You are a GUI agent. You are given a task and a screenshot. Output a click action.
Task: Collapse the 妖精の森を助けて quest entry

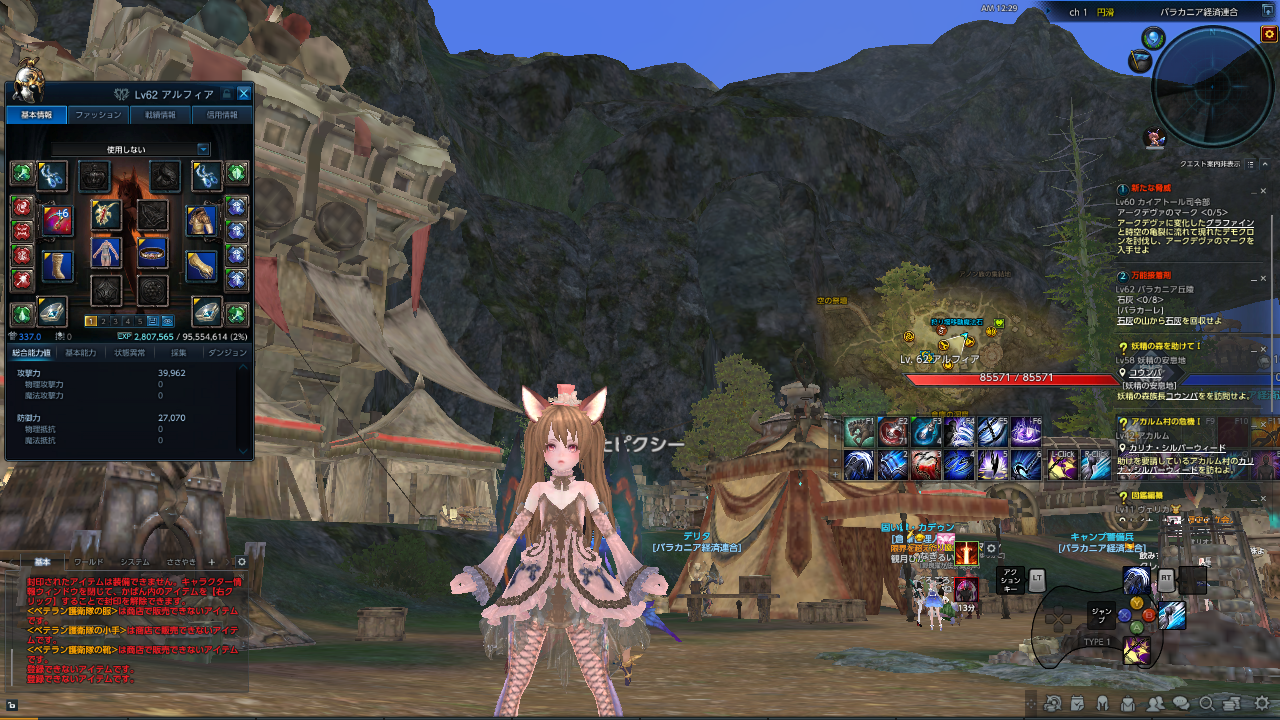click(1254, 350)
